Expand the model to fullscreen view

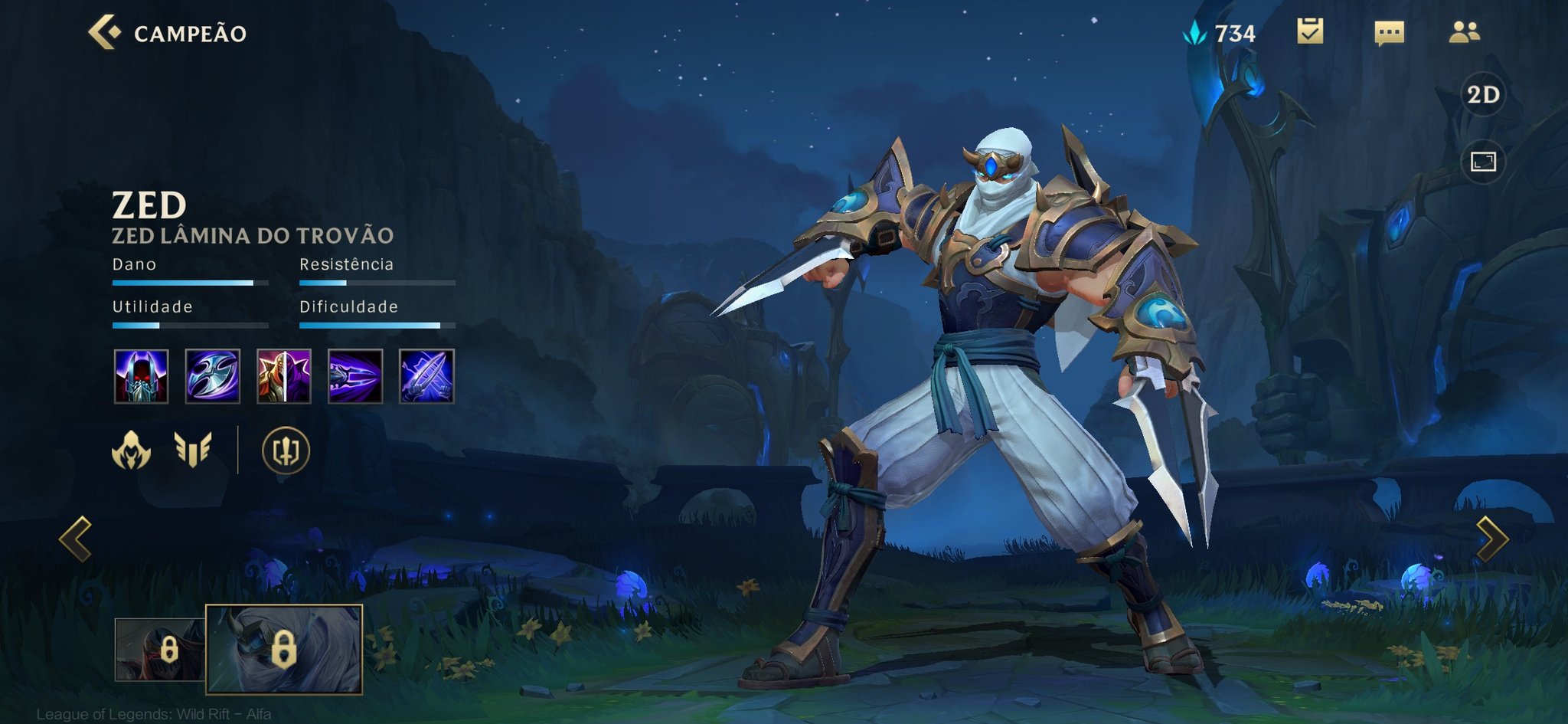point(1483,162)
